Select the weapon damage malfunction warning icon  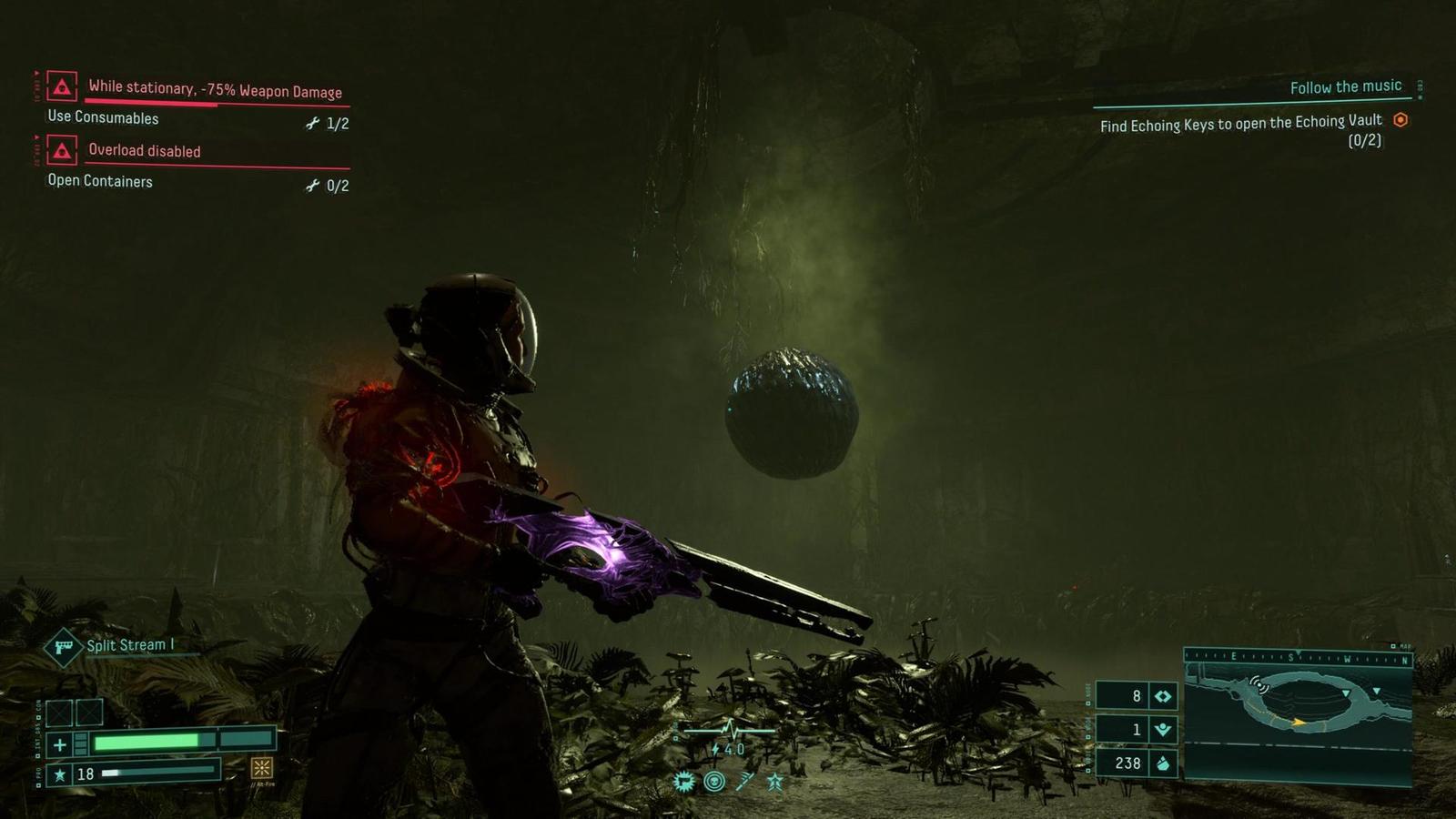(62, 87)
